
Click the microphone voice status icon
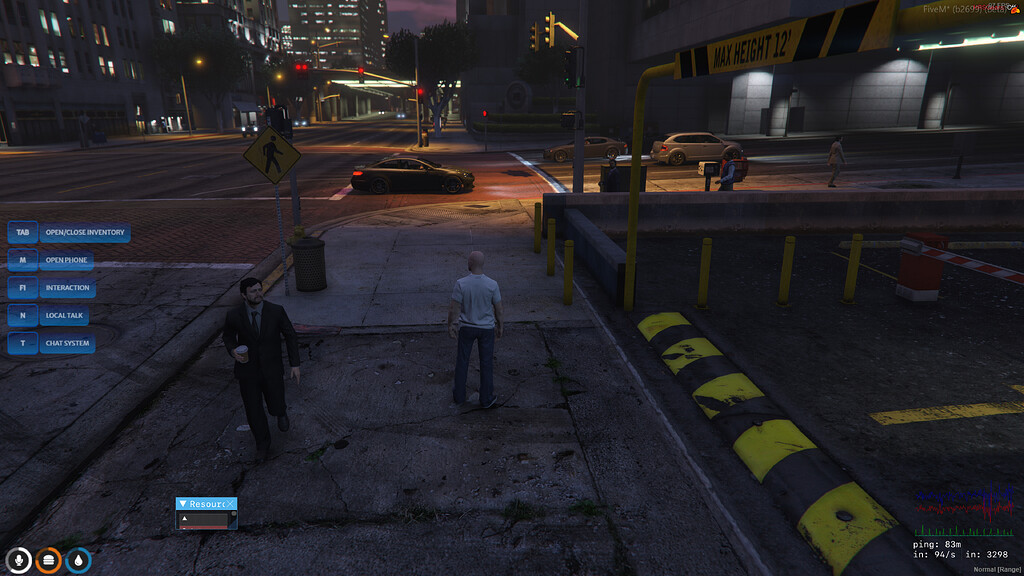tap(18, 560)
